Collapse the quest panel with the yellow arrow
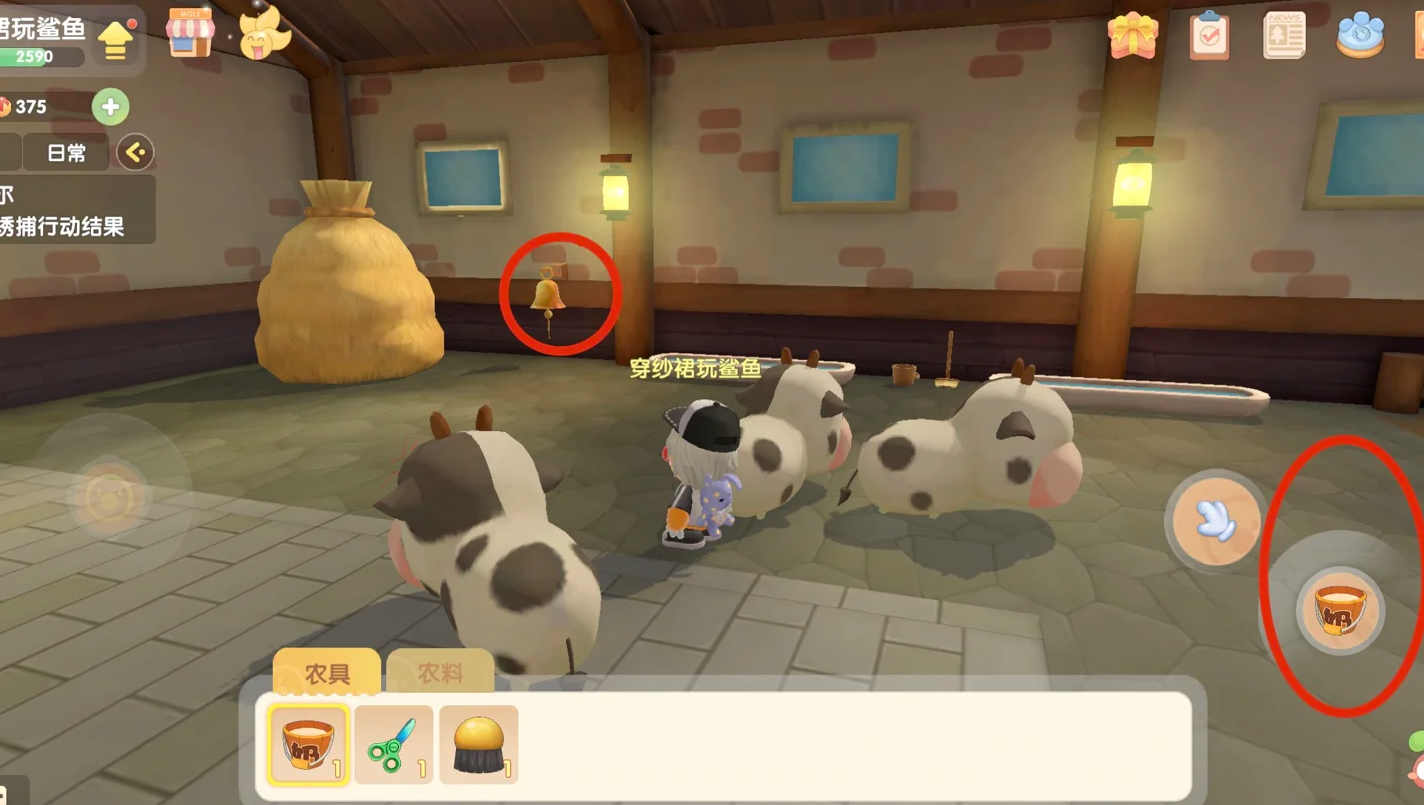The height and width of the screenshot is (805, 1424). pos(135,153)
